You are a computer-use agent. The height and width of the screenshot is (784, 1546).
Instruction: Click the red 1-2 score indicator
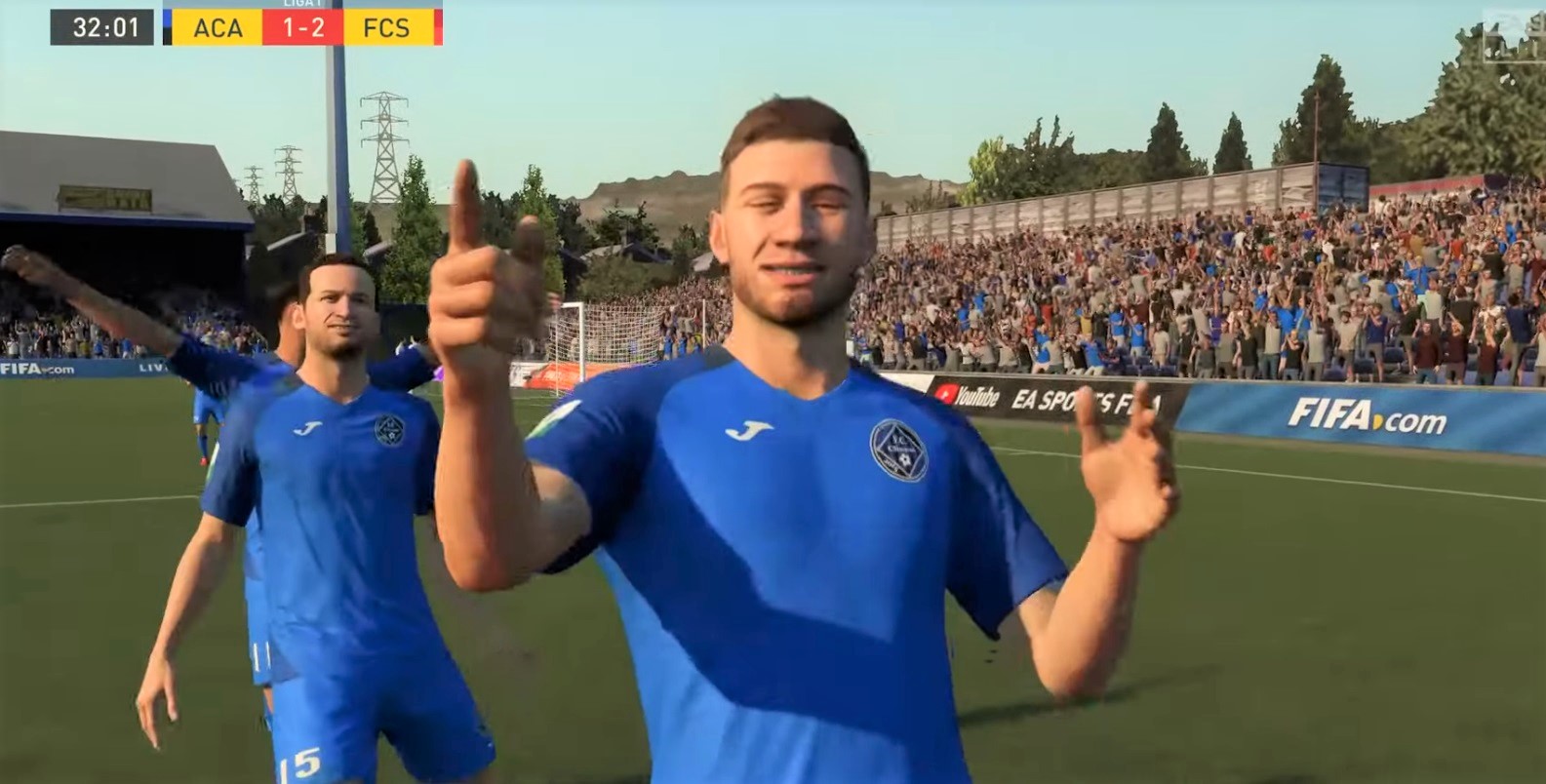(303, 27)
